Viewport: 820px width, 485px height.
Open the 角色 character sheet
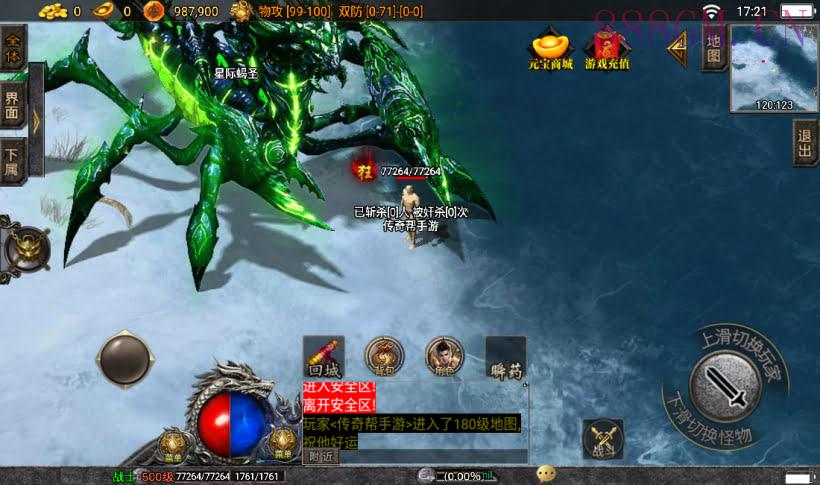click(x=444, y=357)
